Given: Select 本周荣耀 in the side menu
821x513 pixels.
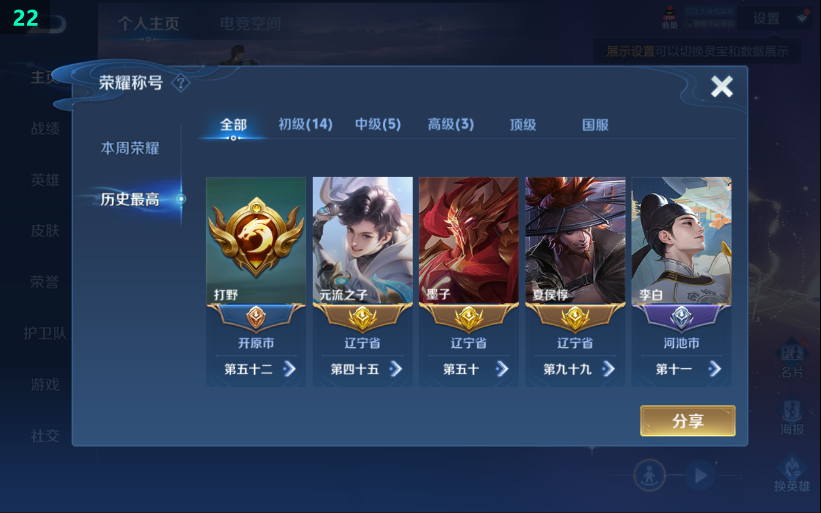Looking at the screenshot, I should tap(130, 148).
